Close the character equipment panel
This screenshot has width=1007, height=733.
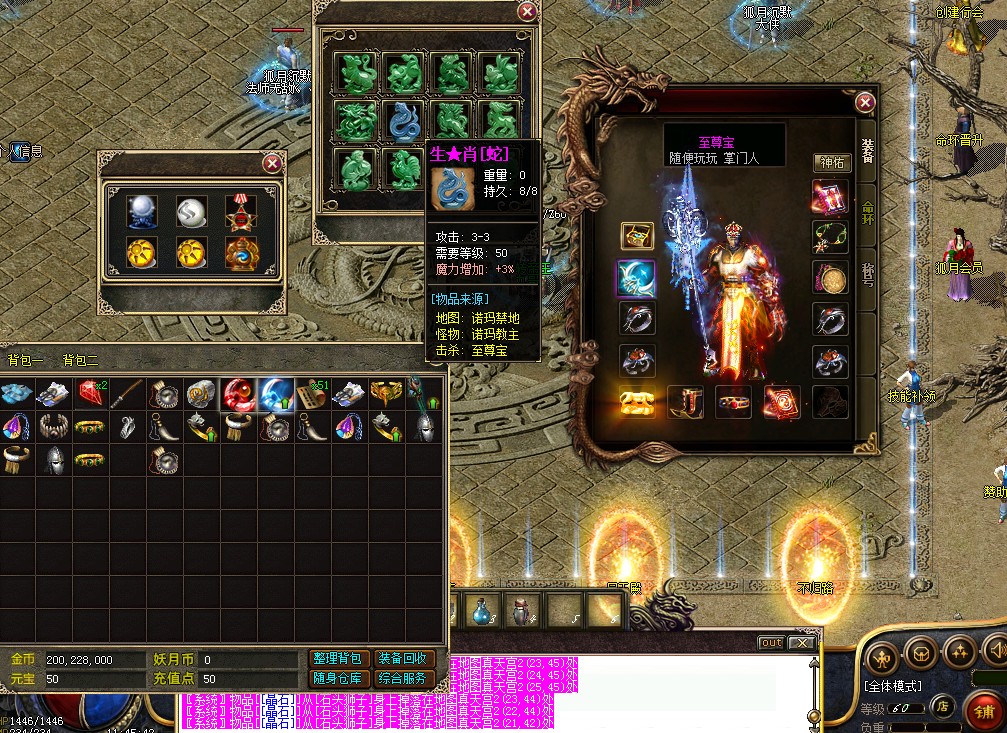pyautogui.click(x=866, y=102)
